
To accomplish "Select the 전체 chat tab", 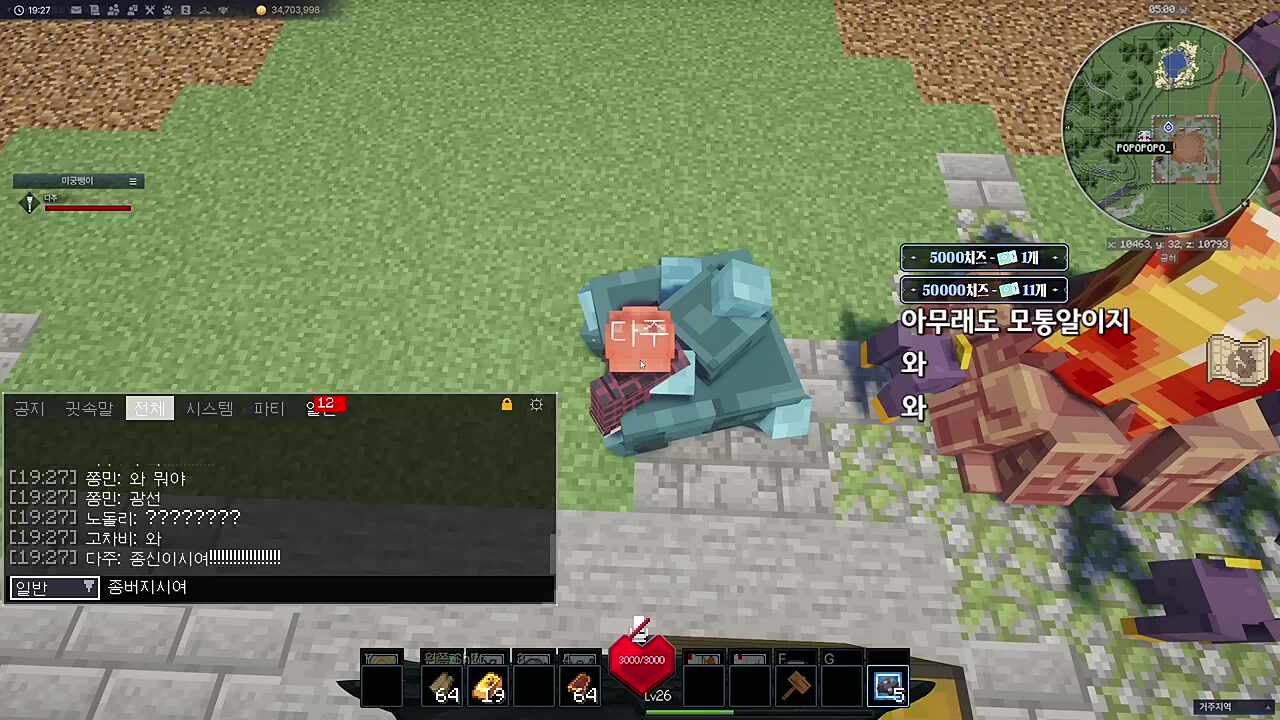I will (x=149, y=408).
